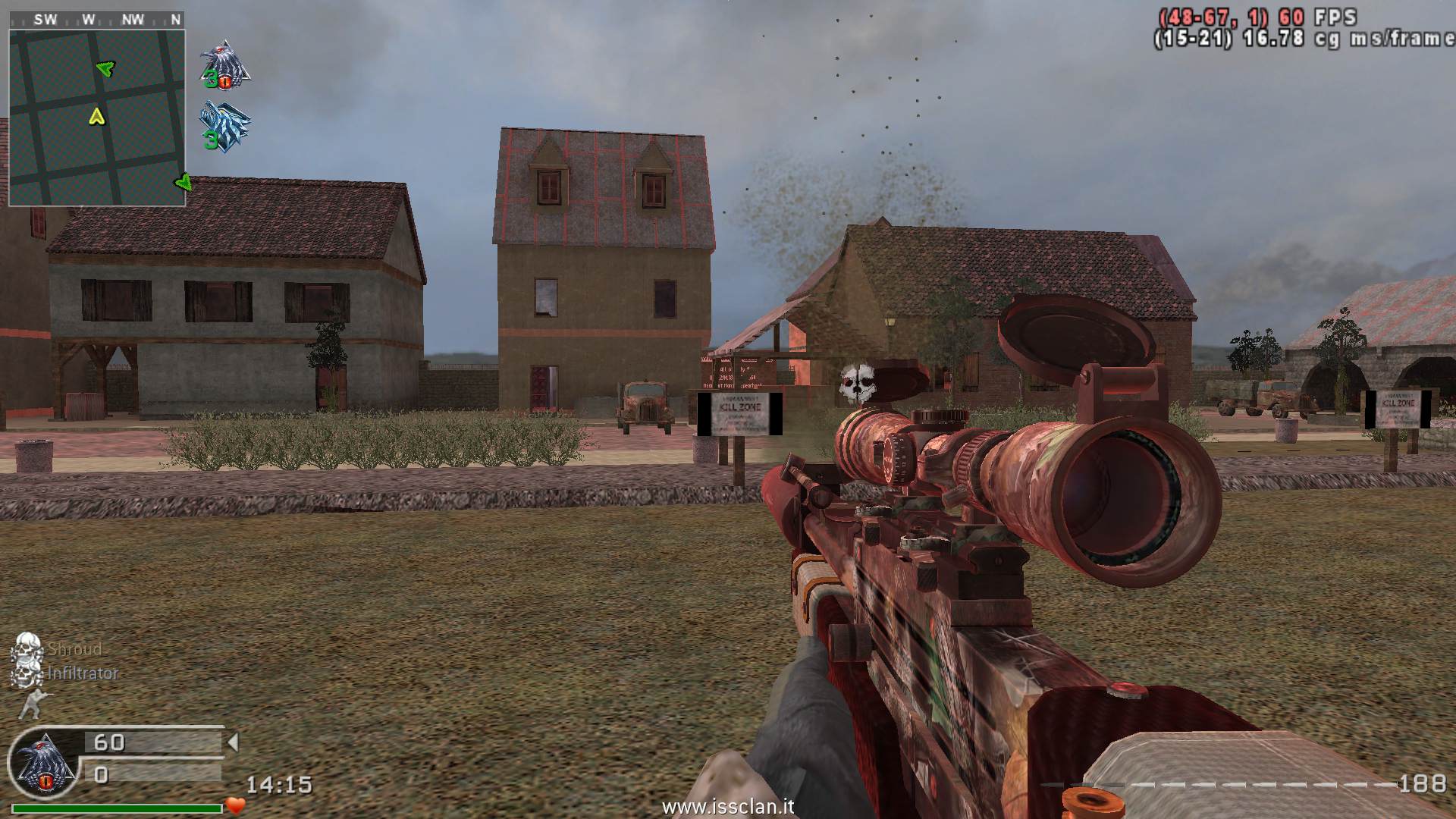The height and width of the screenshot is (819, 1456).
Task: Click the eagle team emblem beside the score bars
Action: (x=45, y=764)
